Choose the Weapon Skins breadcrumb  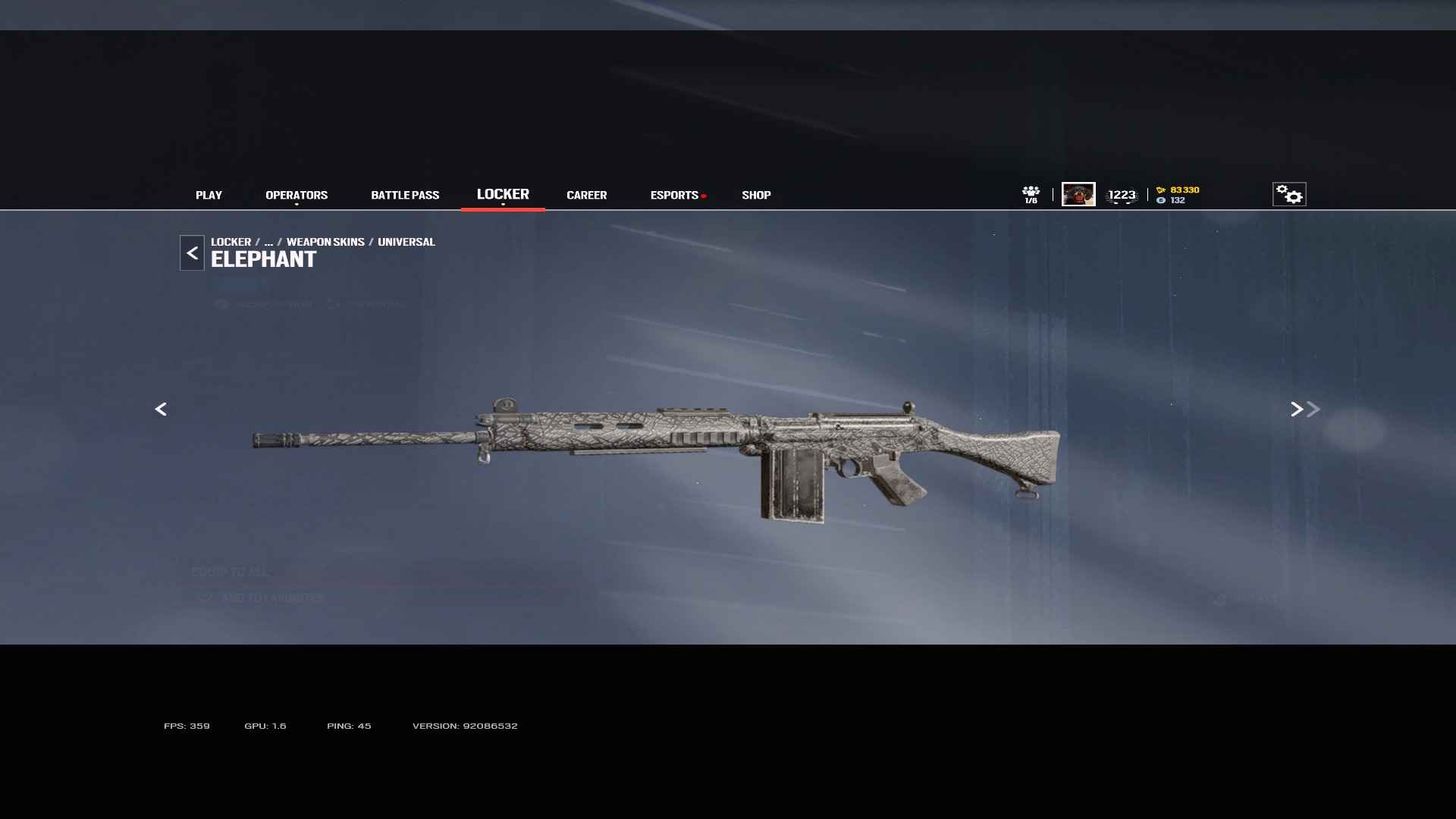click(x=325, y=242)
